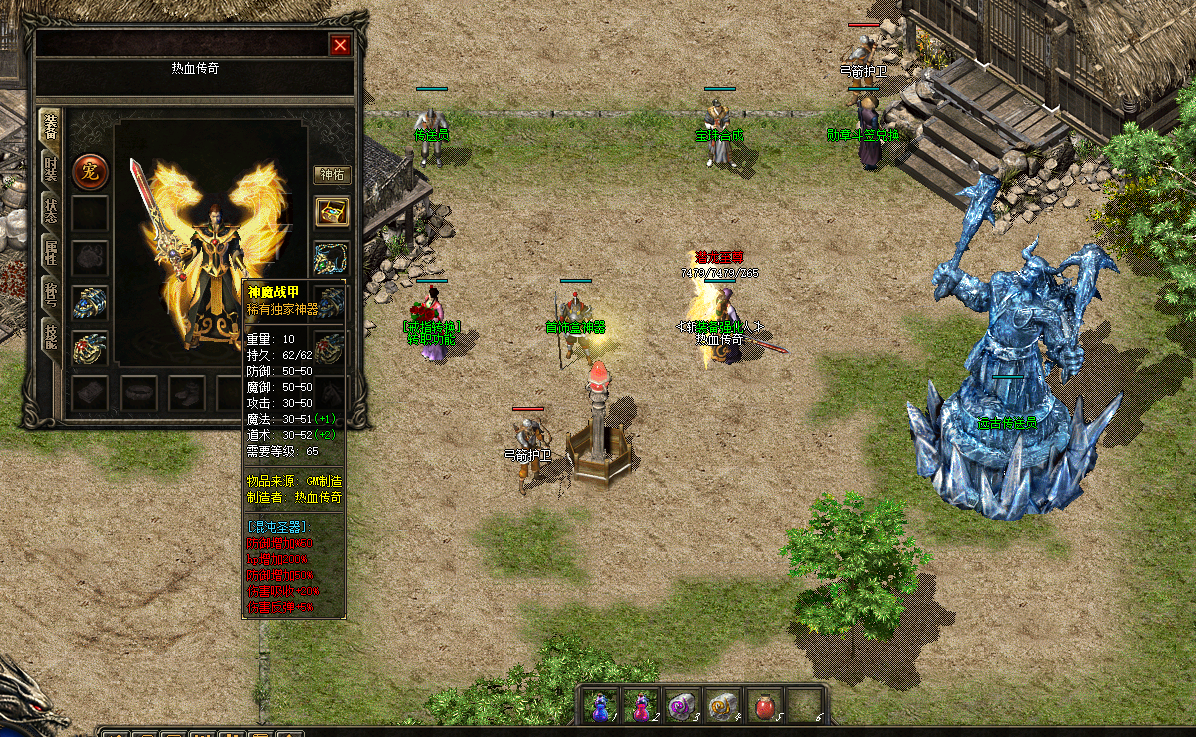Activate the gold spiral scroll in slot 4

click(723, 706)
